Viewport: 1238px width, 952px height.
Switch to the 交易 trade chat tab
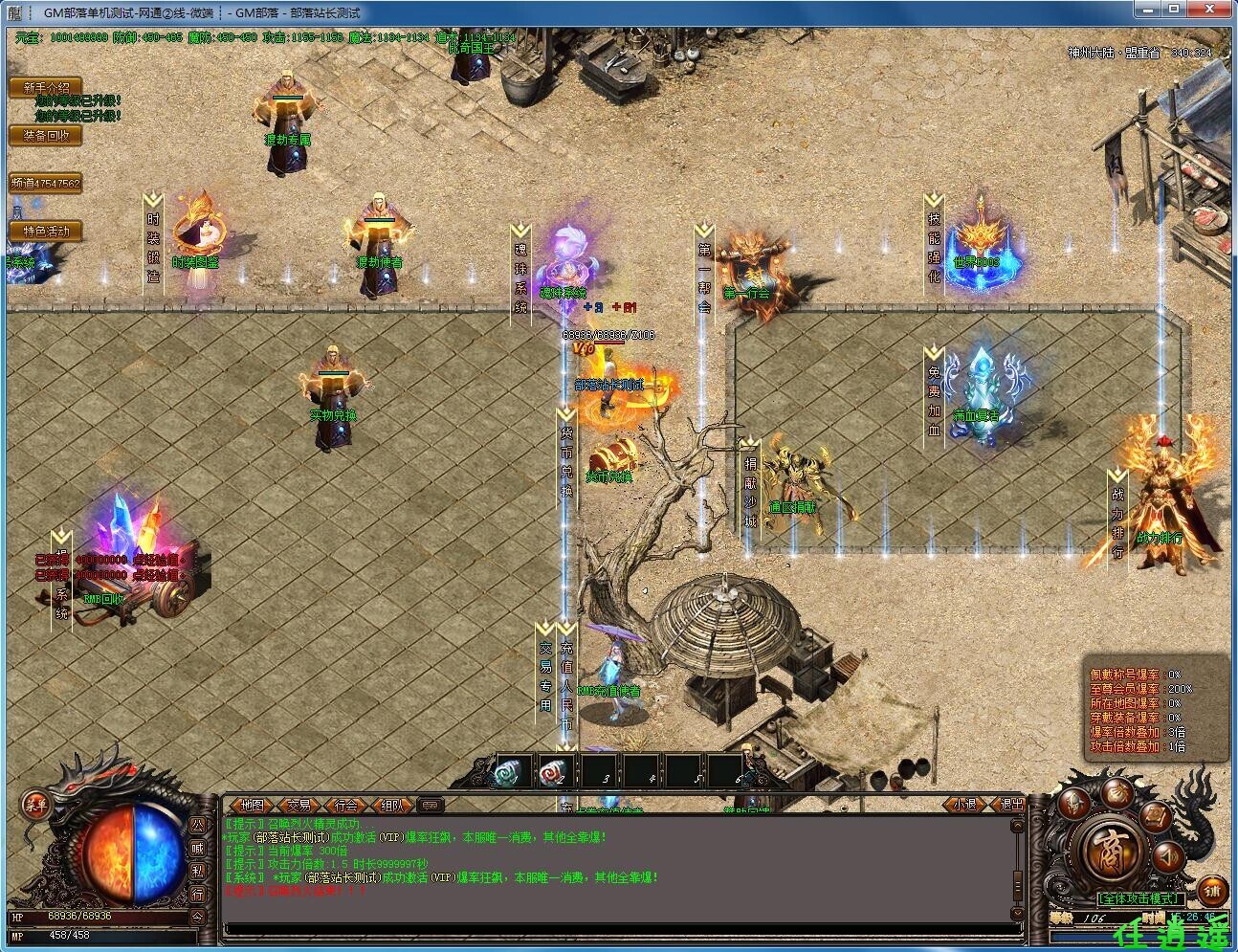tap(298, 806)
